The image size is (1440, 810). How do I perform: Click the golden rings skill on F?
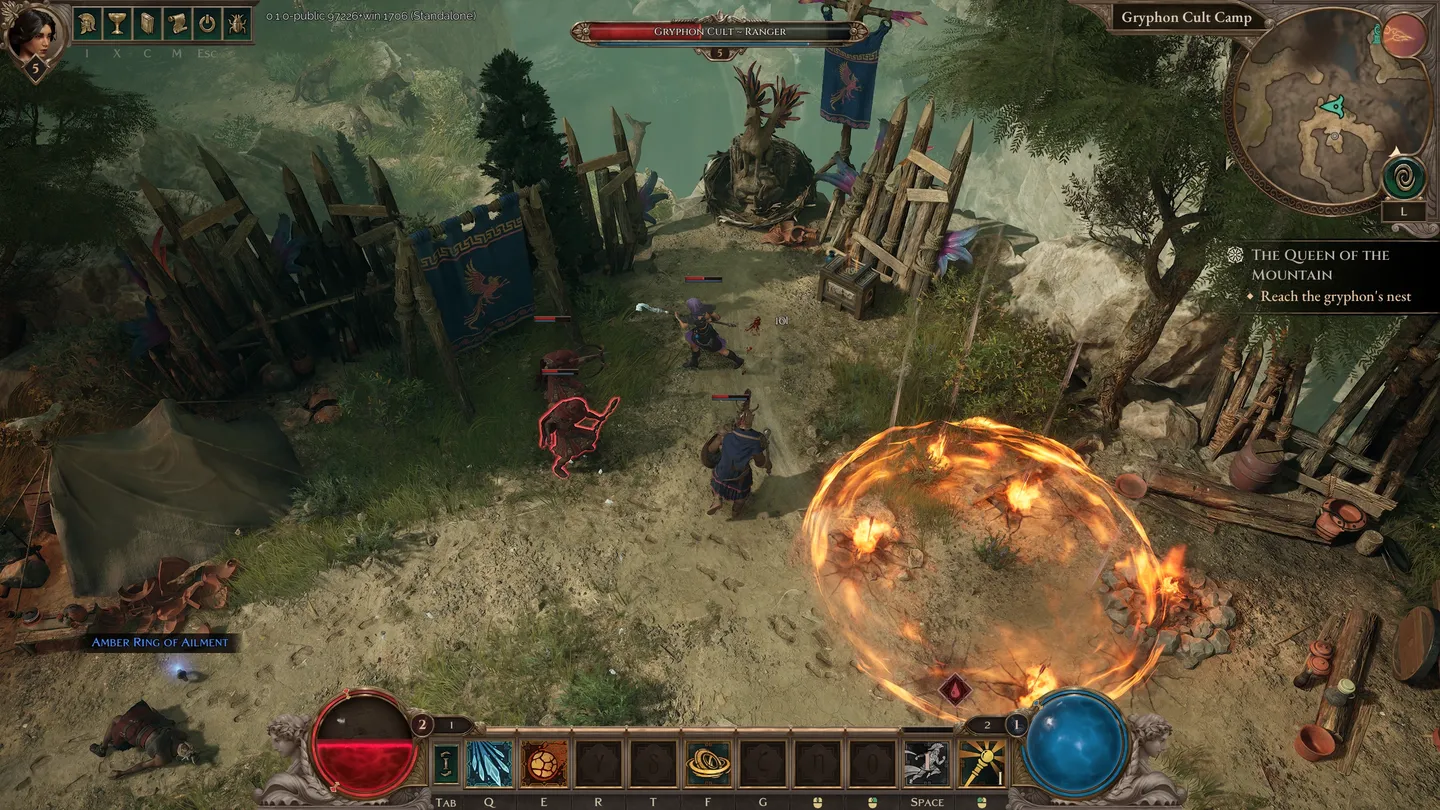pos(706,762)
